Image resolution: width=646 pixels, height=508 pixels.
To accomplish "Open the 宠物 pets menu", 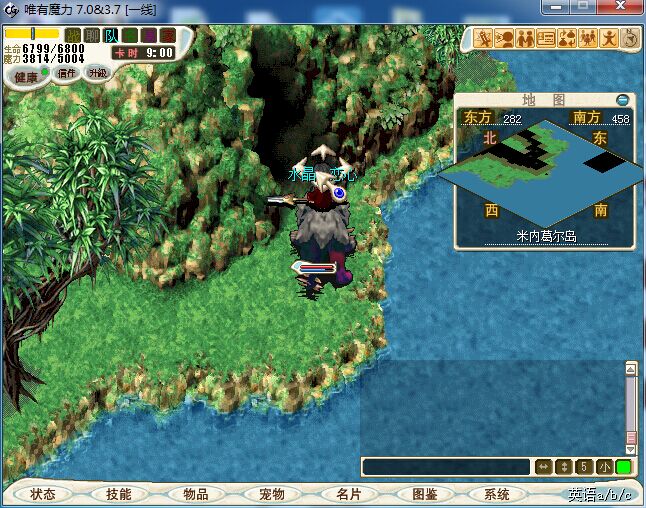I will (271, 494).
